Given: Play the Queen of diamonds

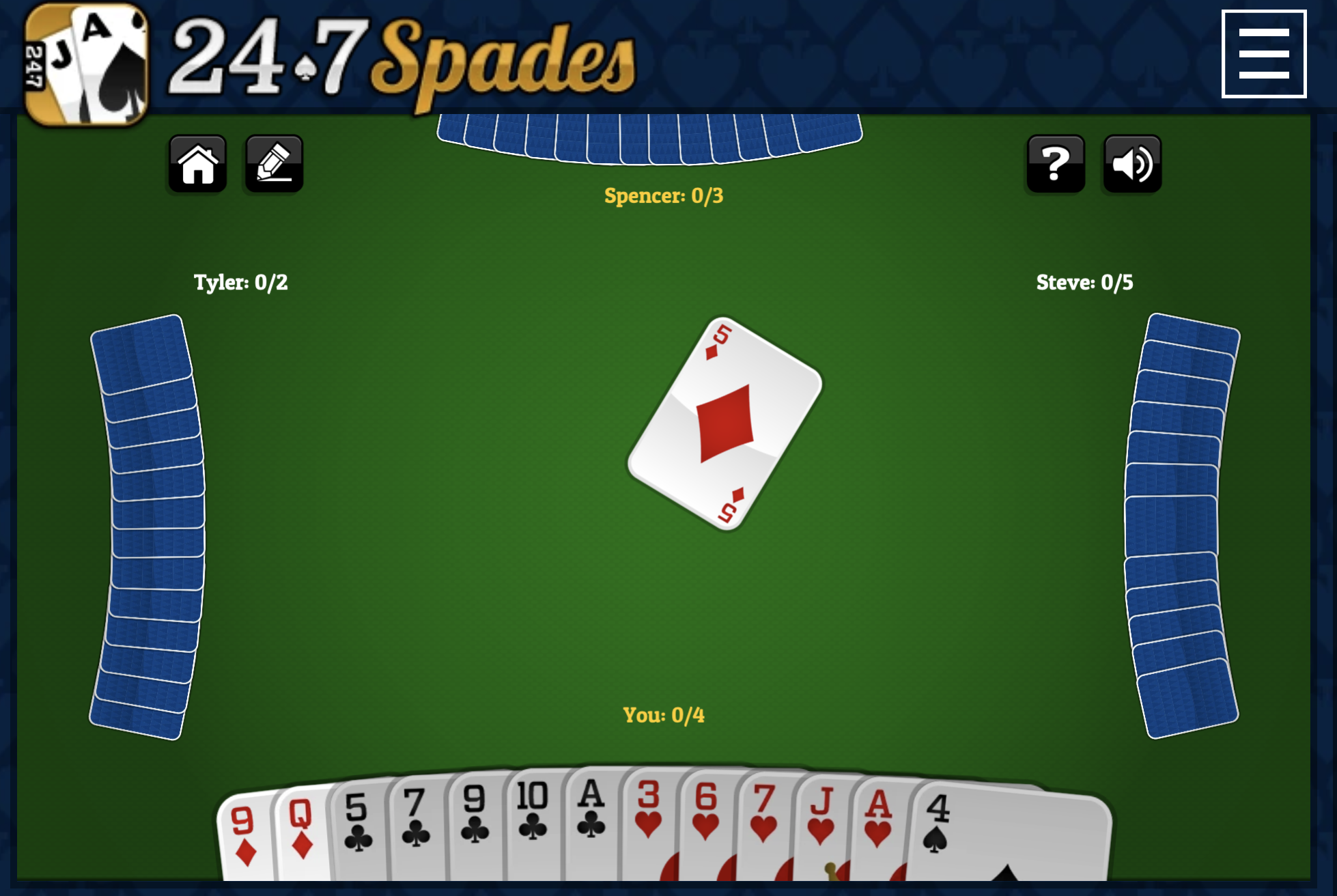Looking at the screenshot, I should (x=300, y=833).
